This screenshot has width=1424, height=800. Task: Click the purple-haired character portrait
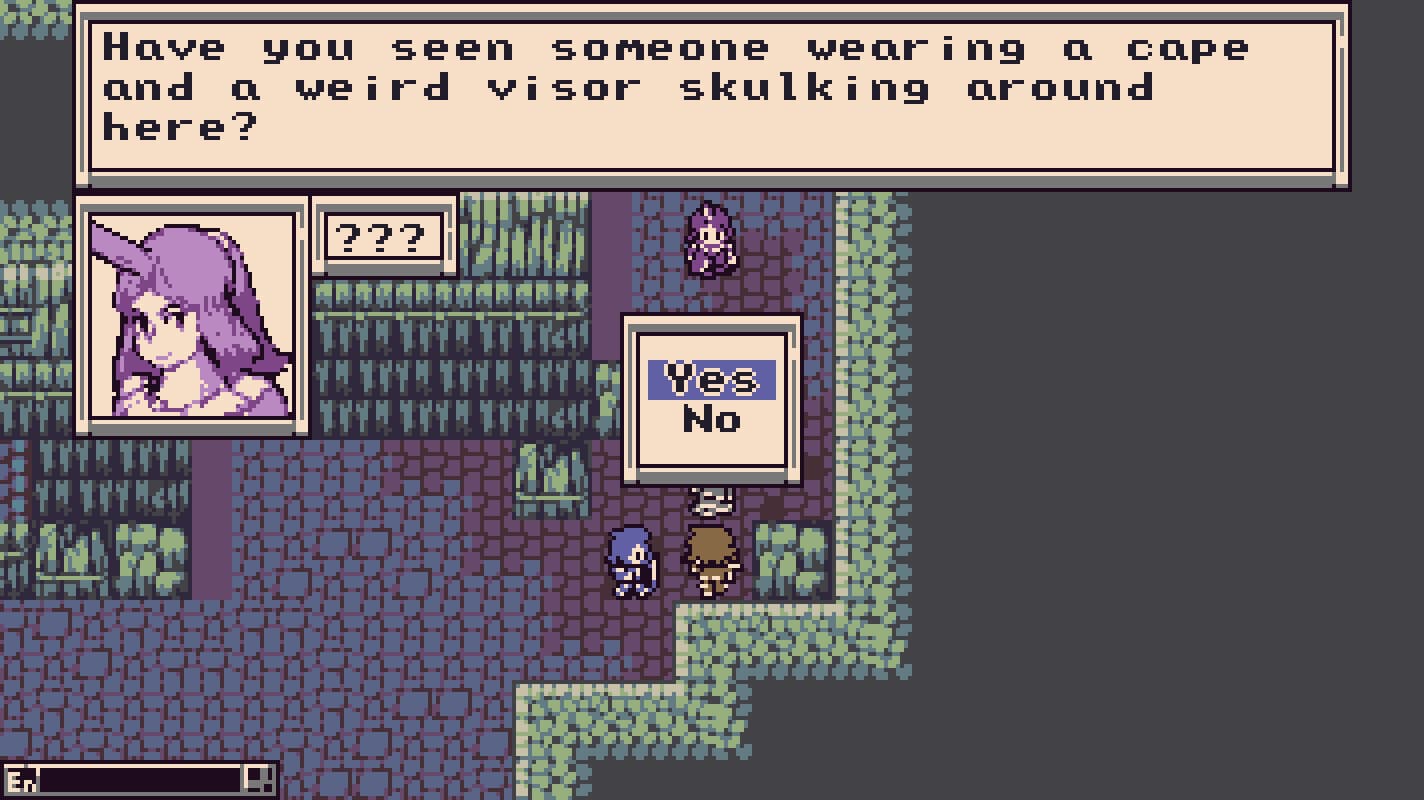point(193,318)
